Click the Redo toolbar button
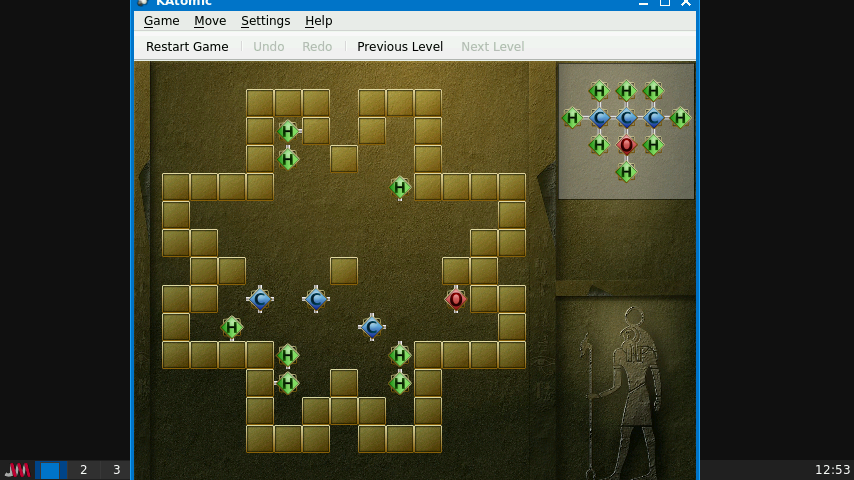The image size is (854, 480). (x=317, y=47)
